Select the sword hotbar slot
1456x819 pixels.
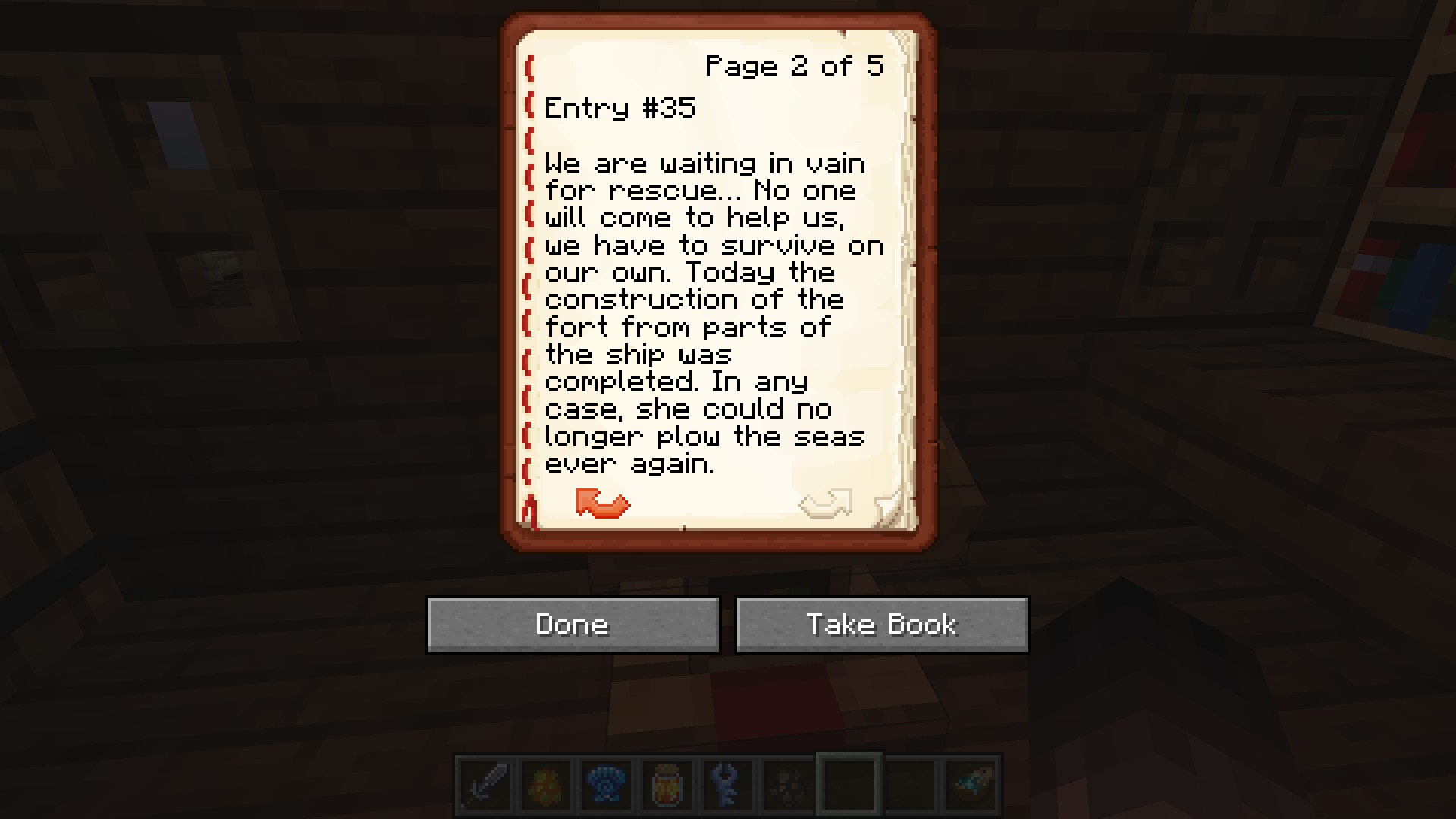(485, 784)
